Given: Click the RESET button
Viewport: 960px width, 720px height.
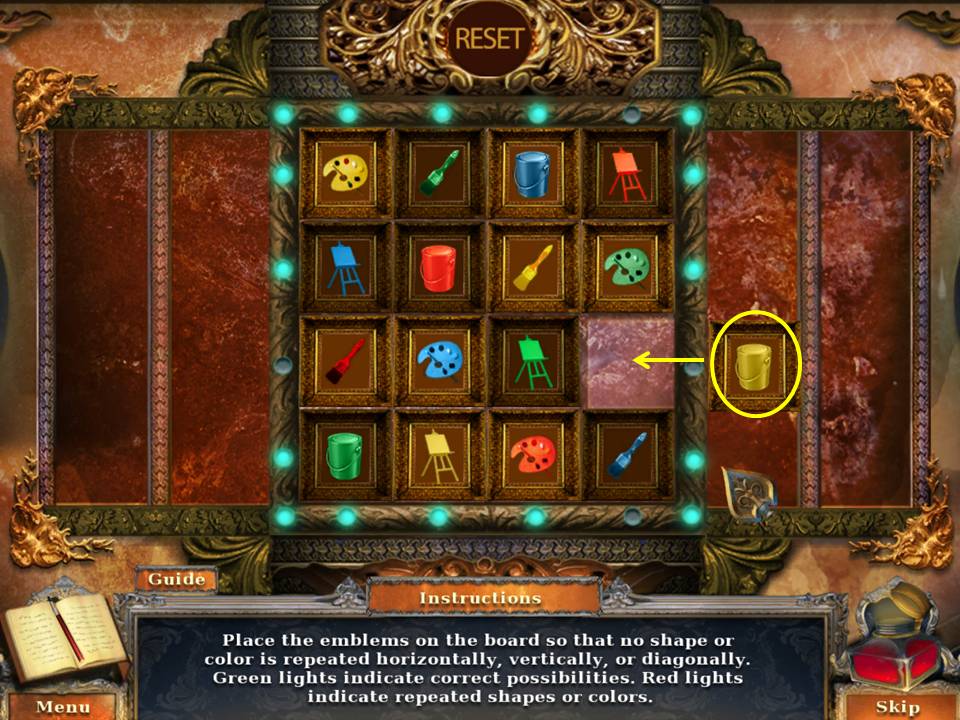Looking at the screenshot, I should coord(489,39).
